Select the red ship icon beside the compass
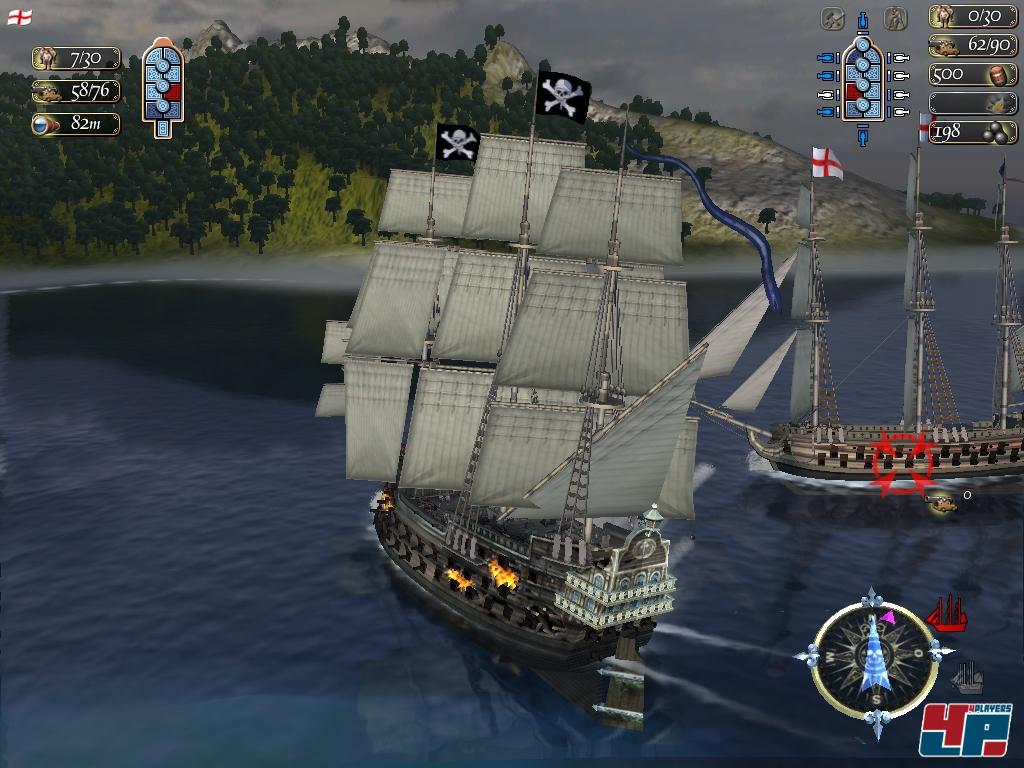The height and width of the screenshot is (768, 1024). point(947,613)
